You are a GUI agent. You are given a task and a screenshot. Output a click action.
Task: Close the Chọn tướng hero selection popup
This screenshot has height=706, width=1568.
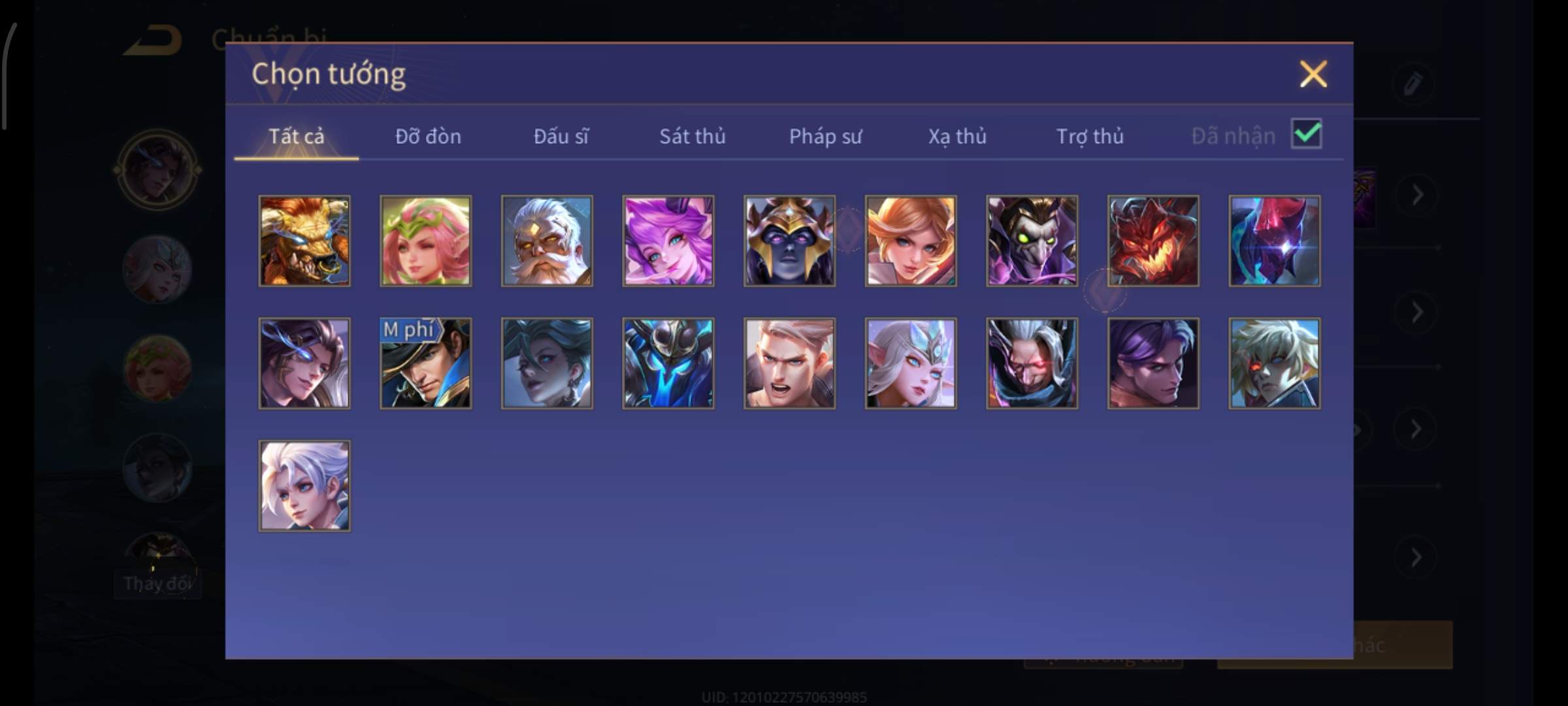click(x=1313, y=74)
